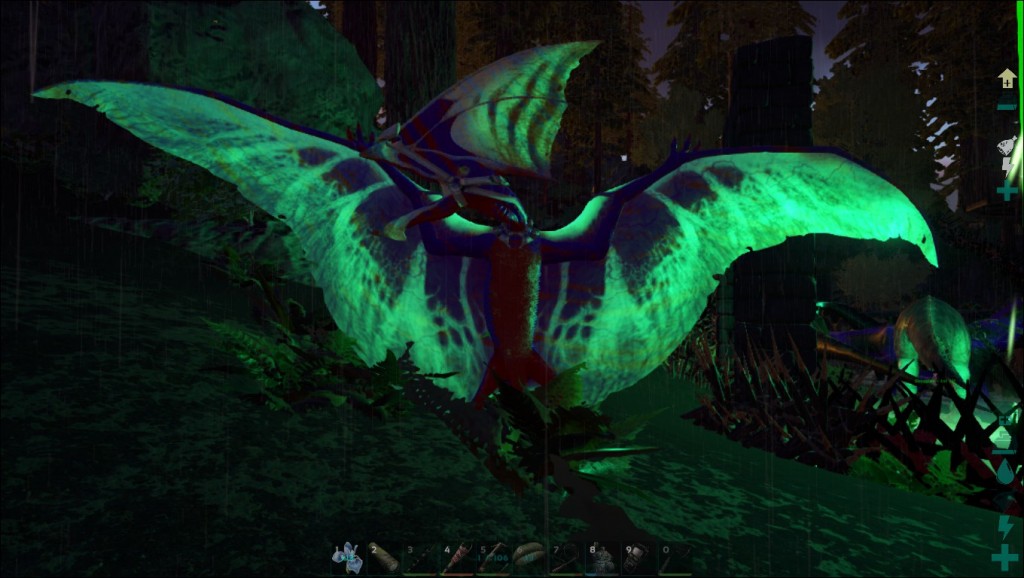
Task: Click the level-up arrow icon
Action: 1006,78
